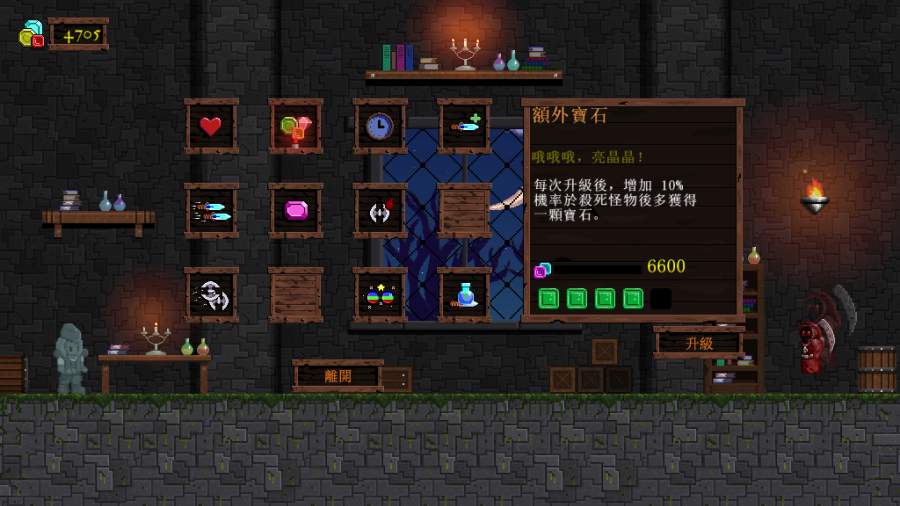The image size is (900, 506).
Task: Select the bloody double axe upgrade
Action: coord(380,210)
